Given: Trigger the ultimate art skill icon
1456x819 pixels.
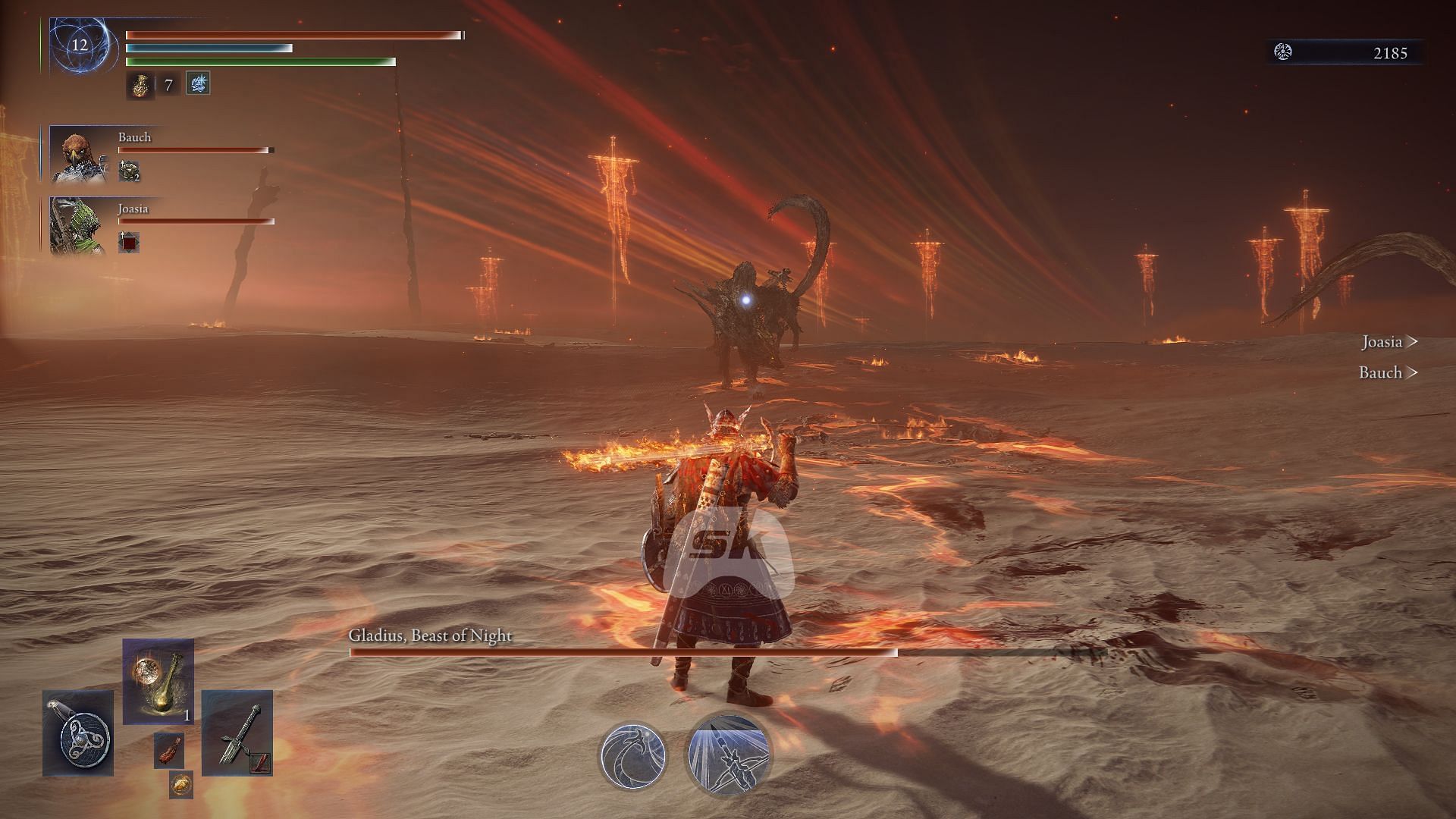Looking at the screenshot, I should pyautogui.click(x=728, y=755).
